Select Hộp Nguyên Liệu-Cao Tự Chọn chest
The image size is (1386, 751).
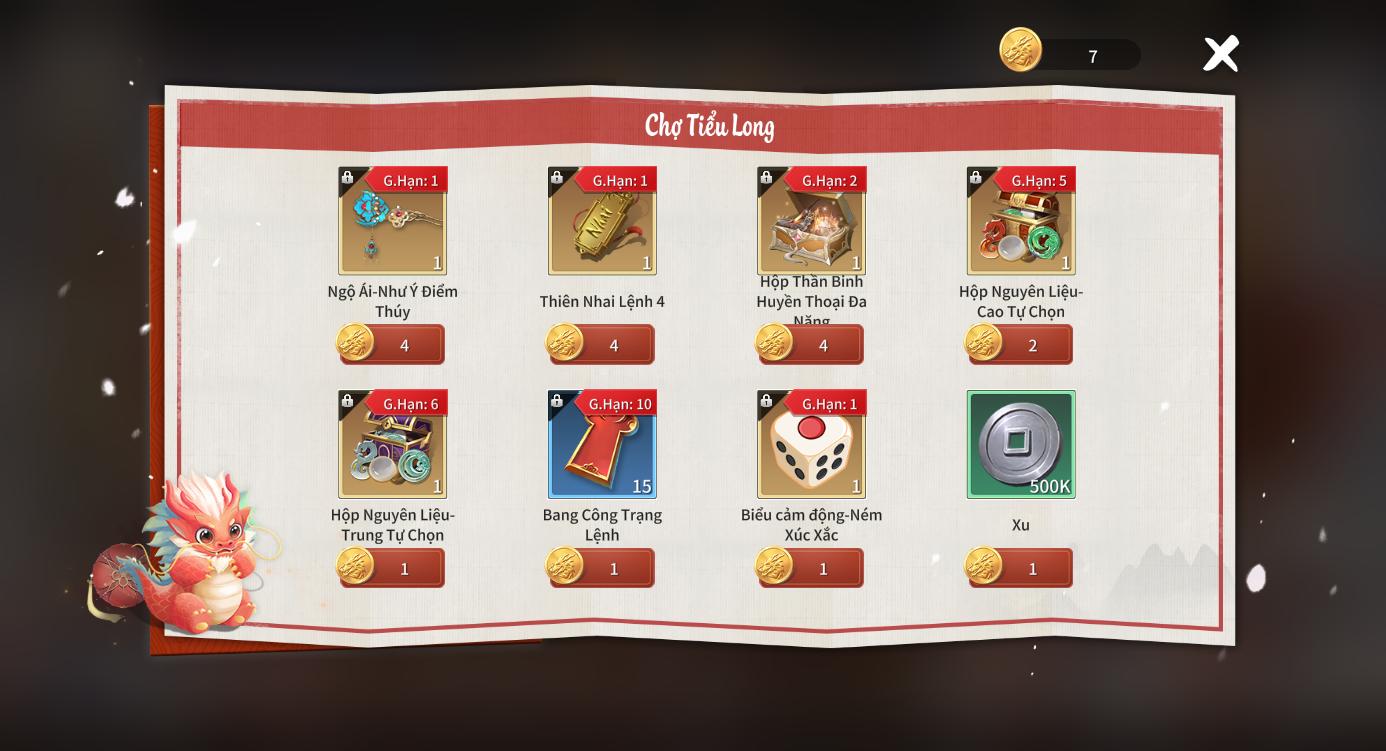click(1021, 222)
